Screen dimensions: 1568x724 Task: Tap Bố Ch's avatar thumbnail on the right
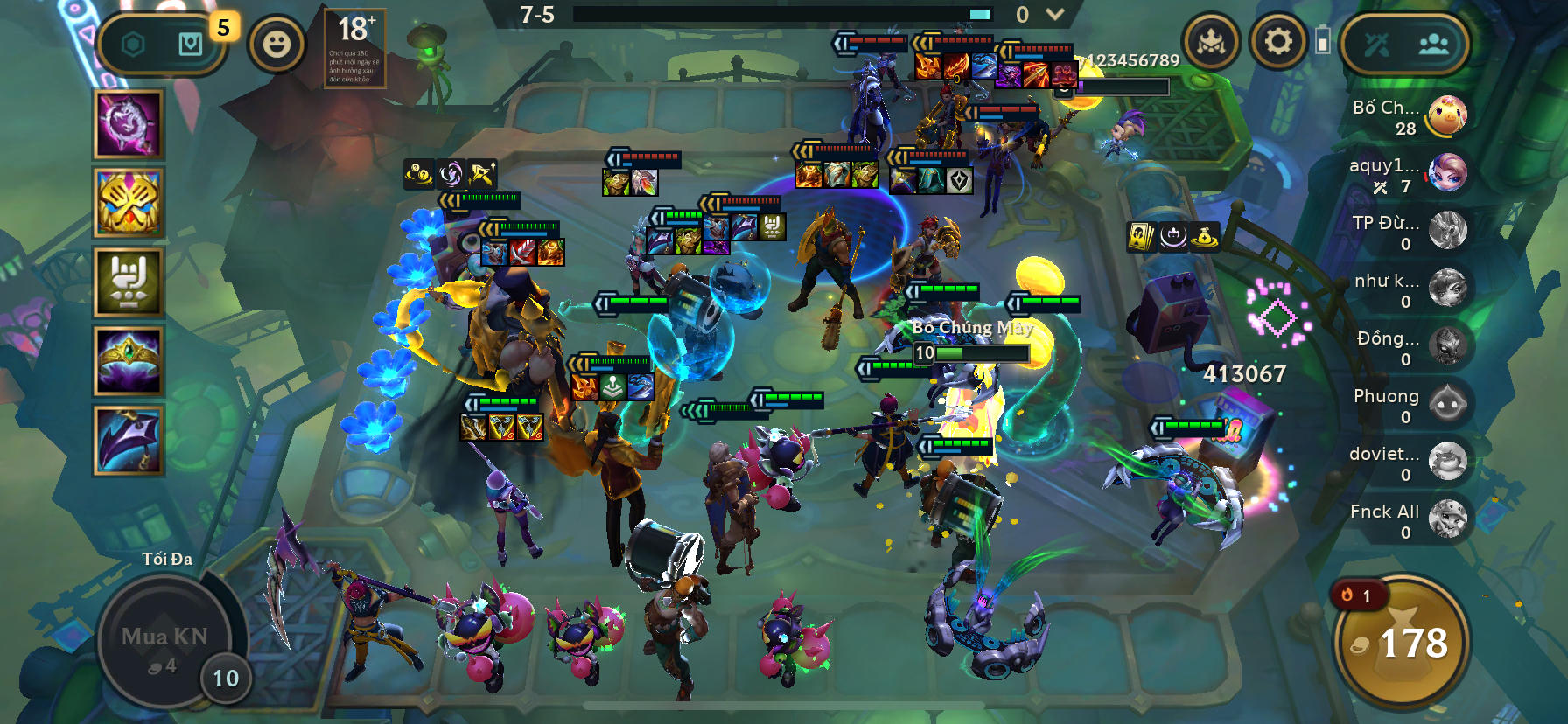tap(1445, 115)
